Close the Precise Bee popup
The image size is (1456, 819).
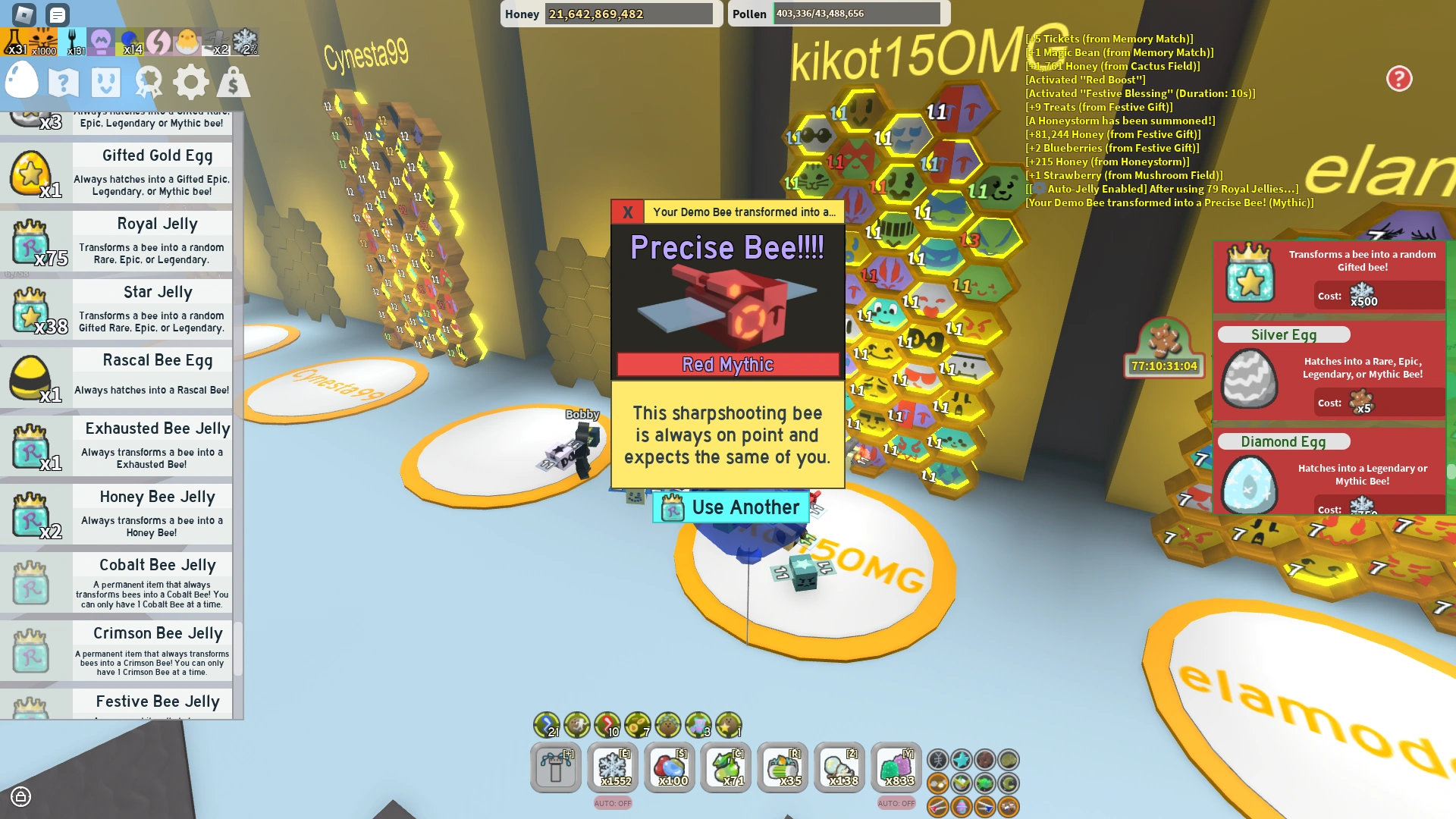[626, 212]
